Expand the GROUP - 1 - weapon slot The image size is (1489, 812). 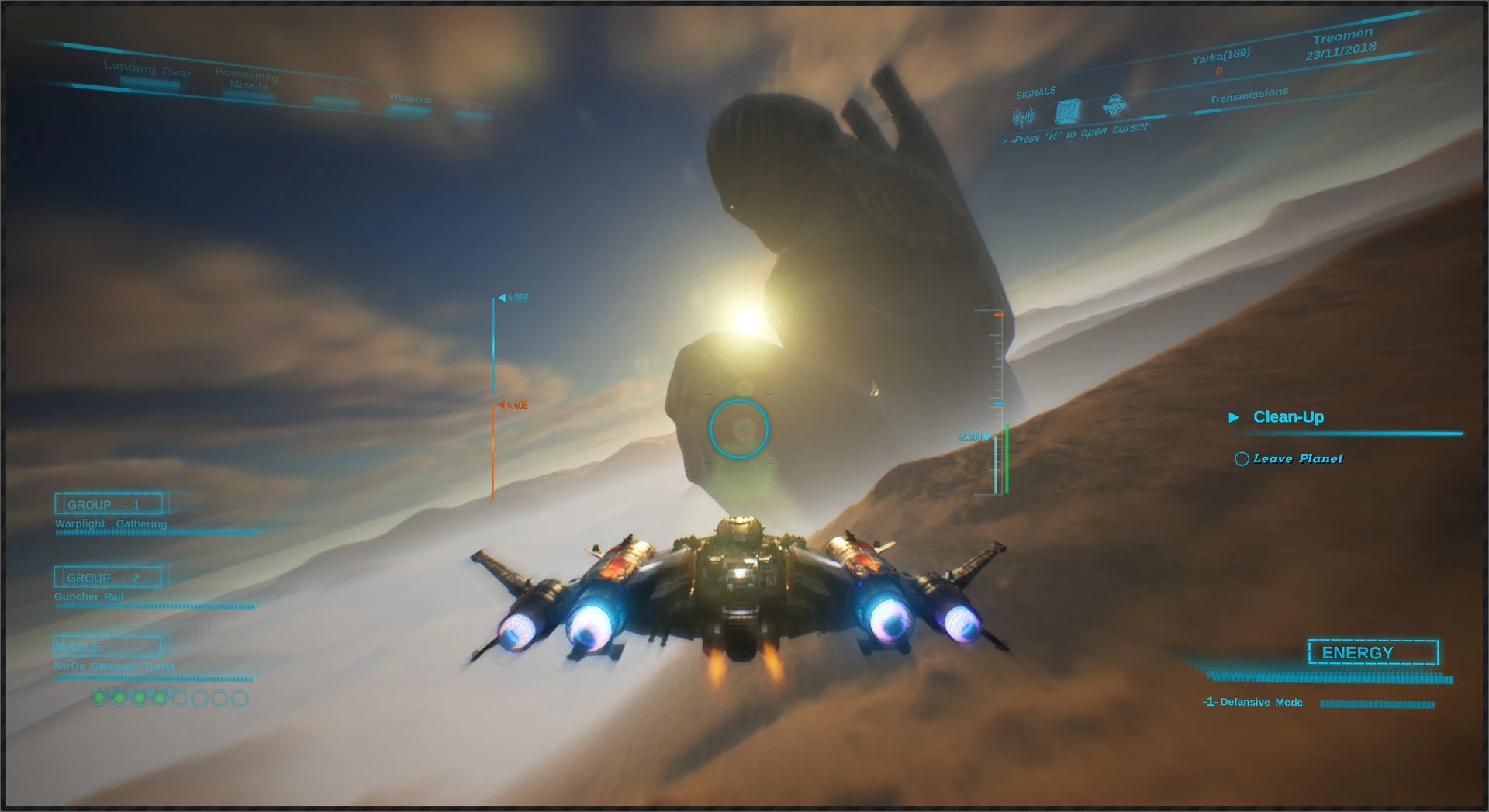(x=107, y=504)
